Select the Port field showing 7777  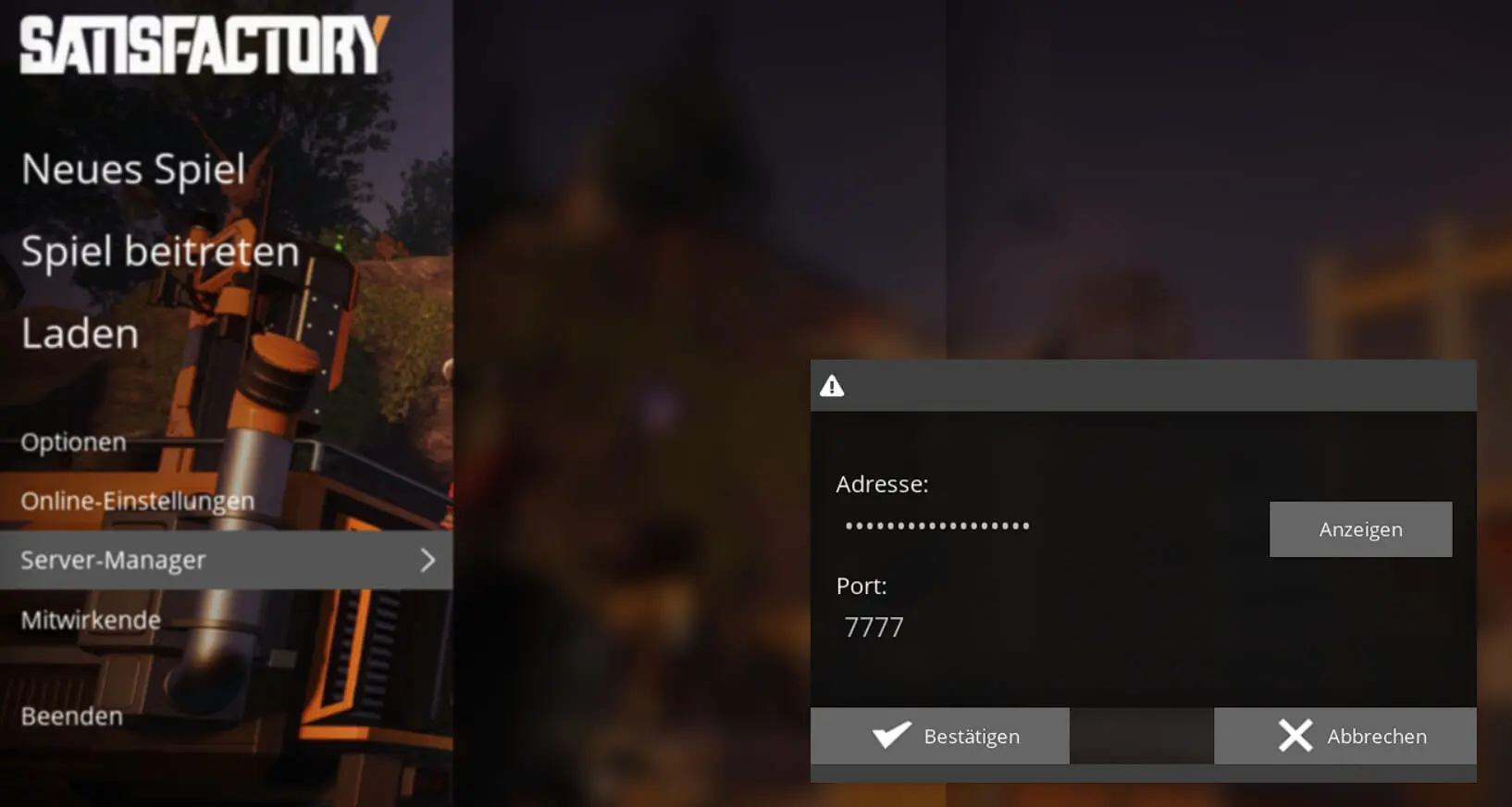pos(874,627)
